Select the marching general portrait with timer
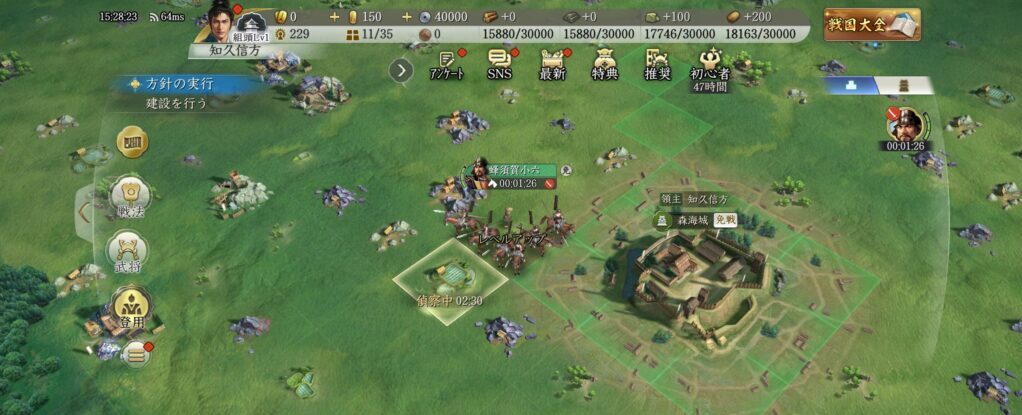Screen dimensions: 1022x415 click(907, 126)
